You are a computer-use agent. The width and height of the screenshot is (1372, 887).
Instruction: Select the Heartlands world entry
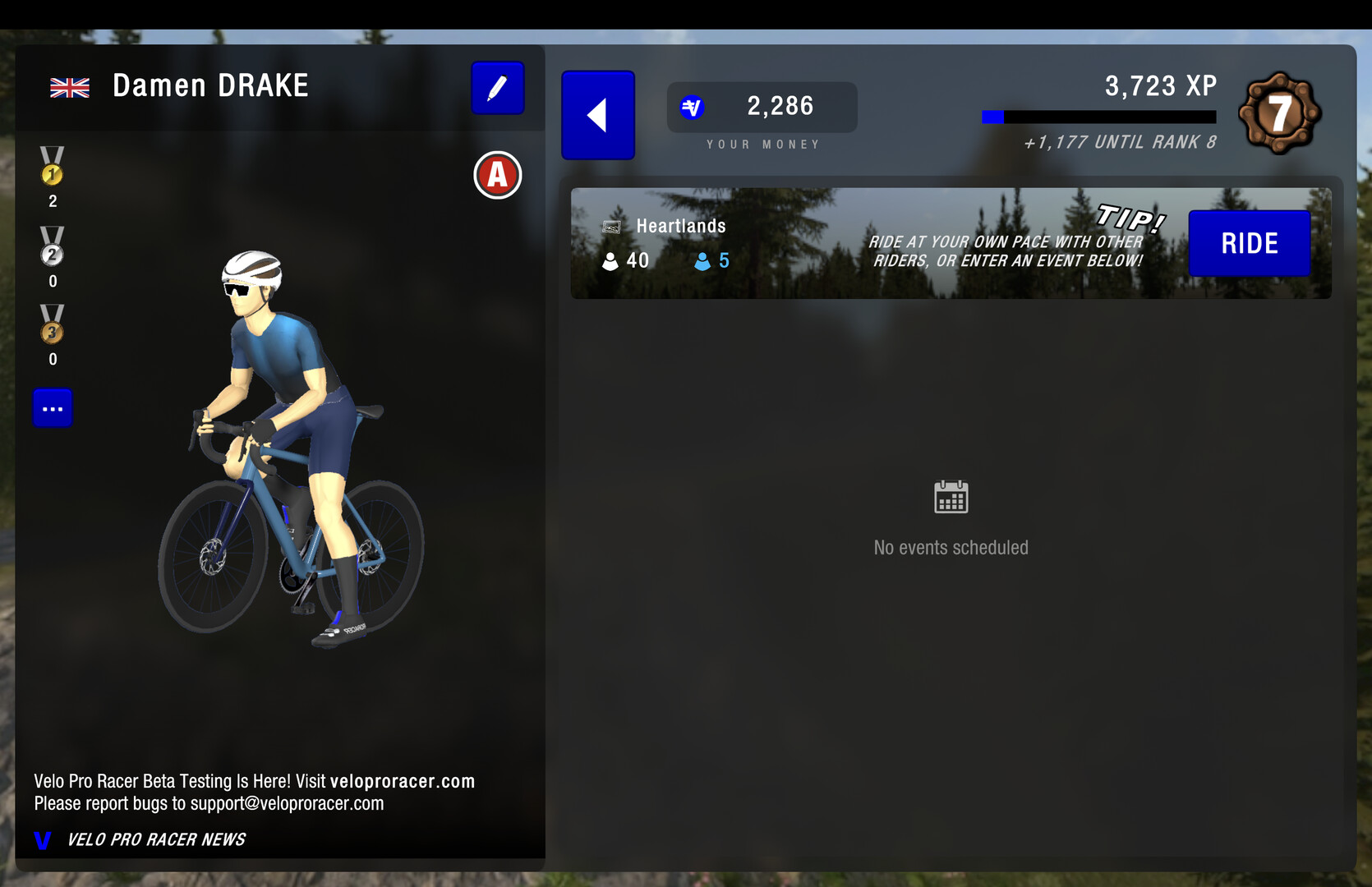pos(679,226)
